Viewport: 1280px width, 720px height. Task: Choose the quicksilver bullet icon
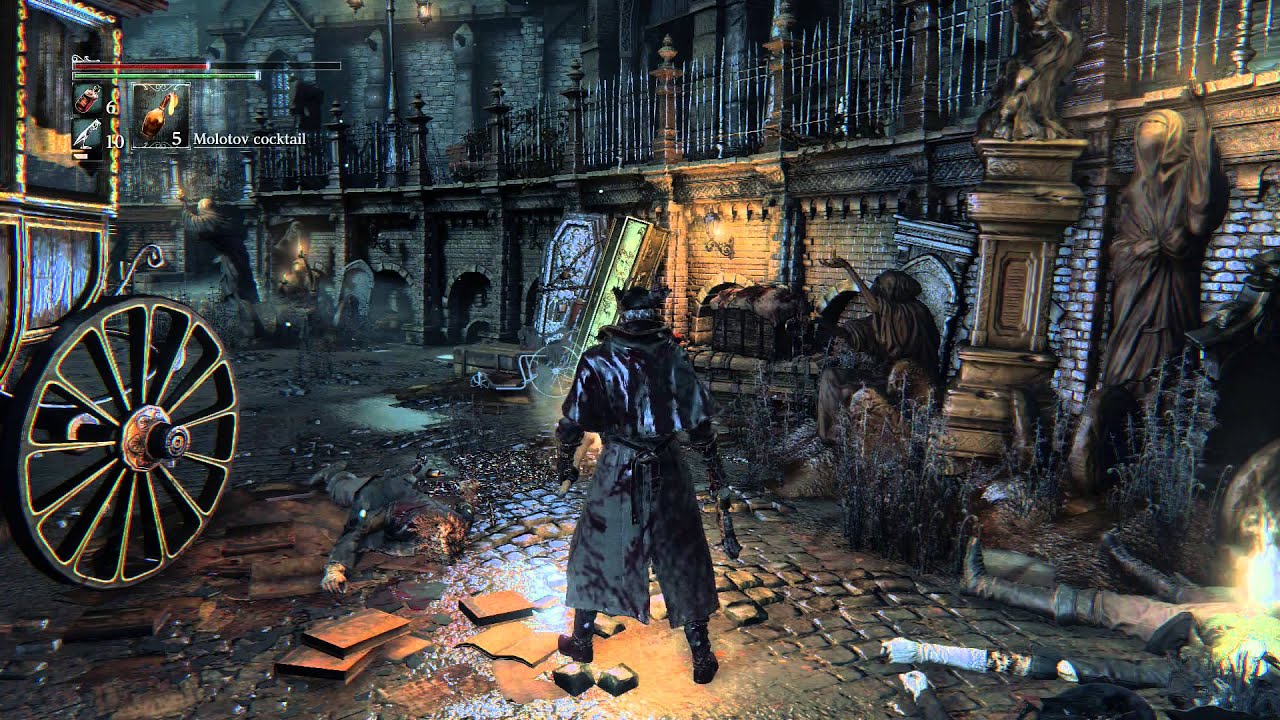pyautogui.click(x=86, y=135)
